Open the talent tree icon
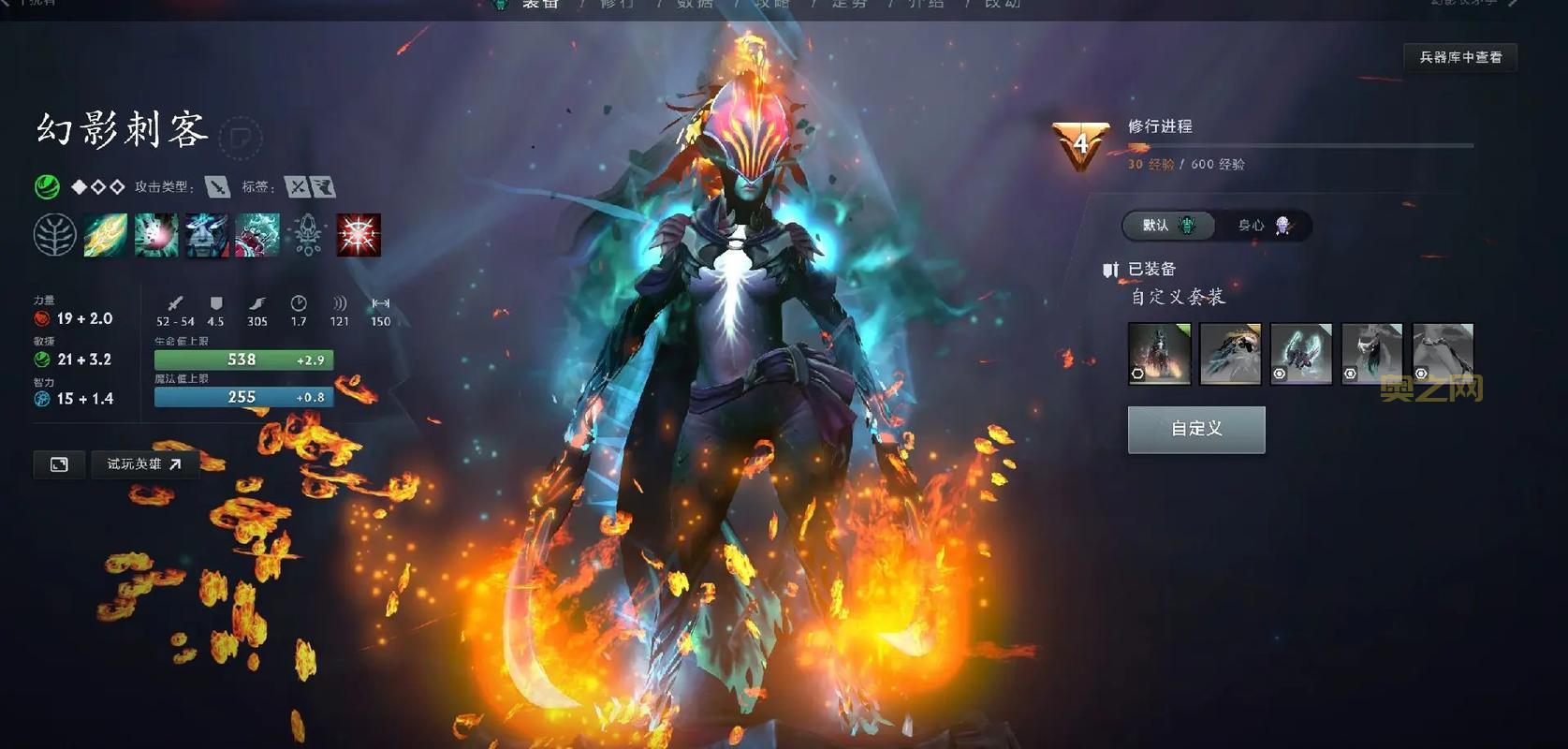Image resolution: width=1568 pixels, height=749 pixels. click(56, 235)
